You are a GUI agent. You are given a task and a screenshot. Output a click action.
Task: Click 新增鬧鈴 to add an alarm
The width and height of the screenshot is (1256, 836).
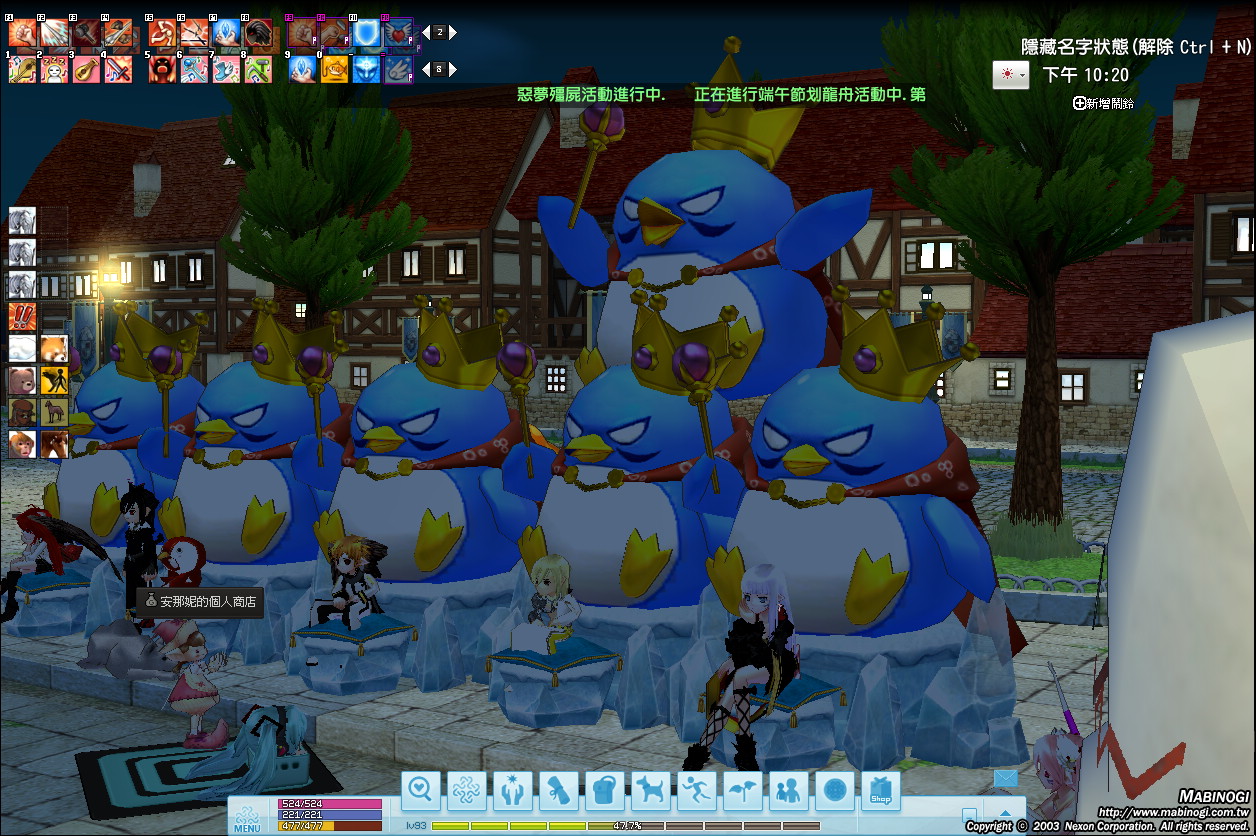(x=1104, y=103)
